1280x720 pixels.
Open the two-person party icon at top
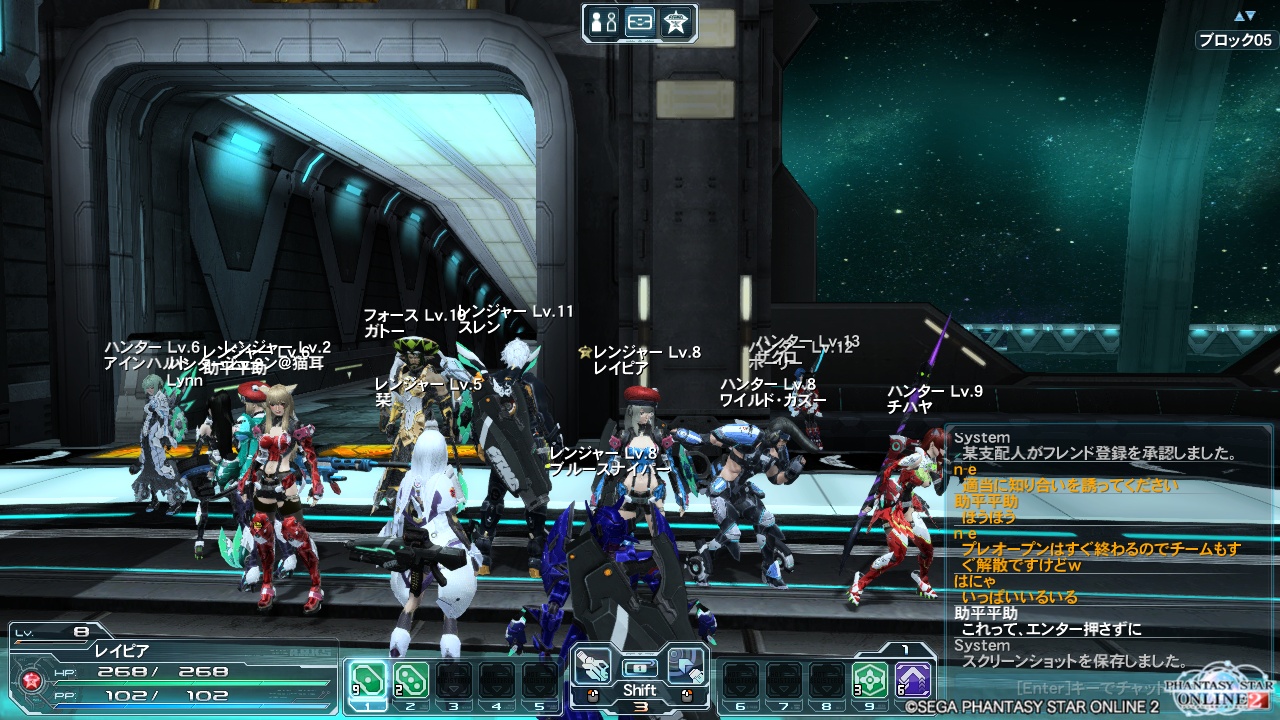(604, 22)
